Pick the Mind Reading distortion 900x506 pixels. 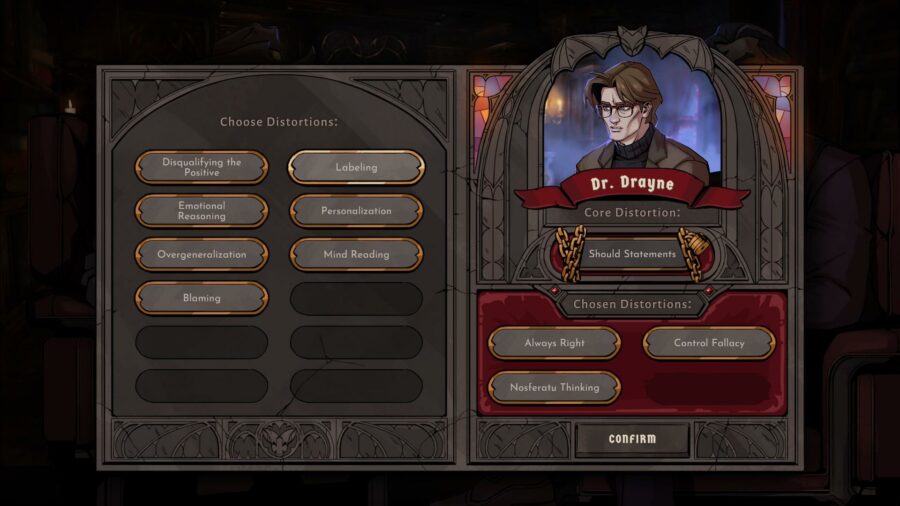click(356, 254)
